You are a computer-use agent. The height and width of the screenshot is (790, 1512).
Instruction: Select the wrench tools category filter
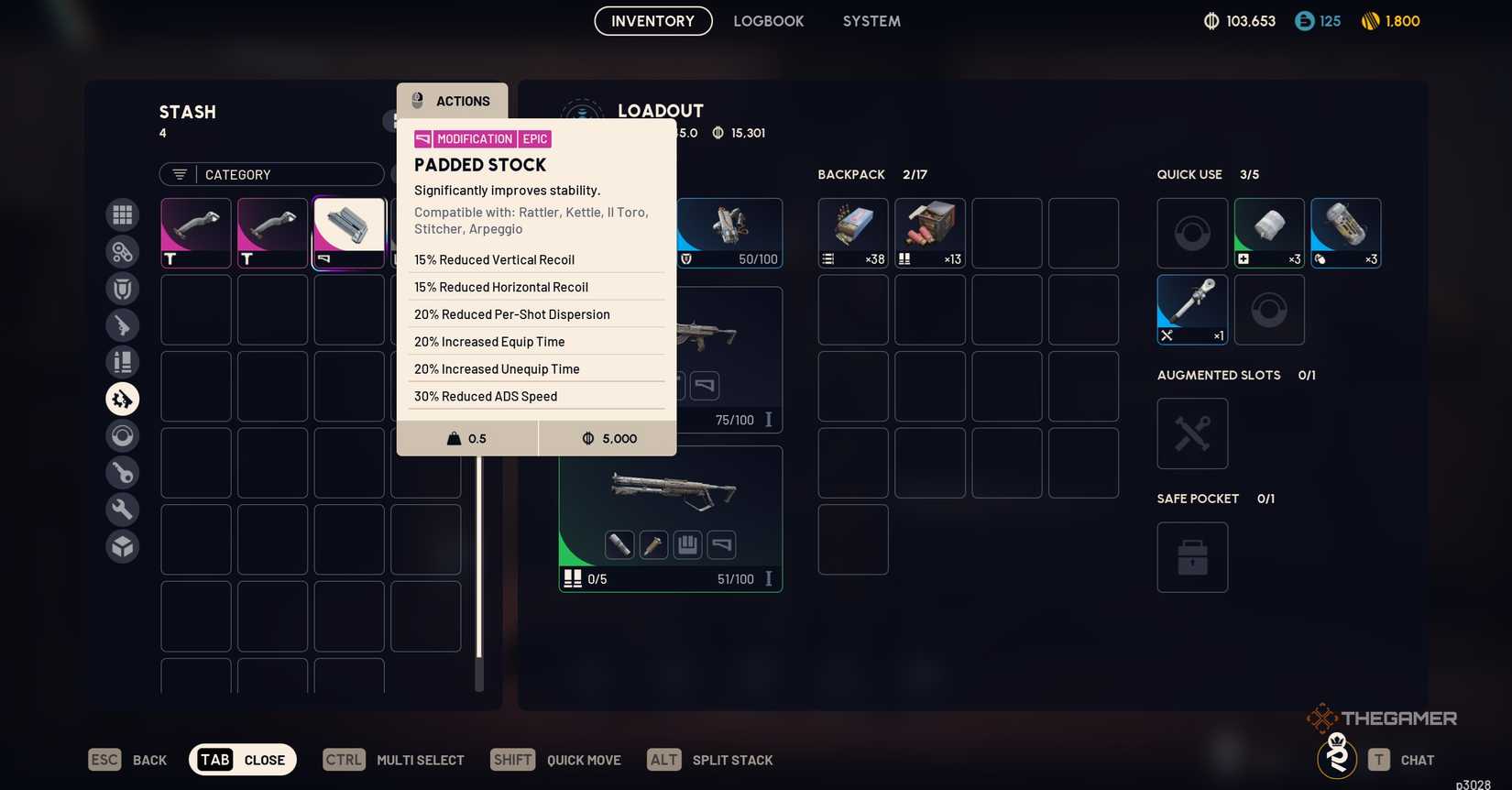tap(122, 509)
